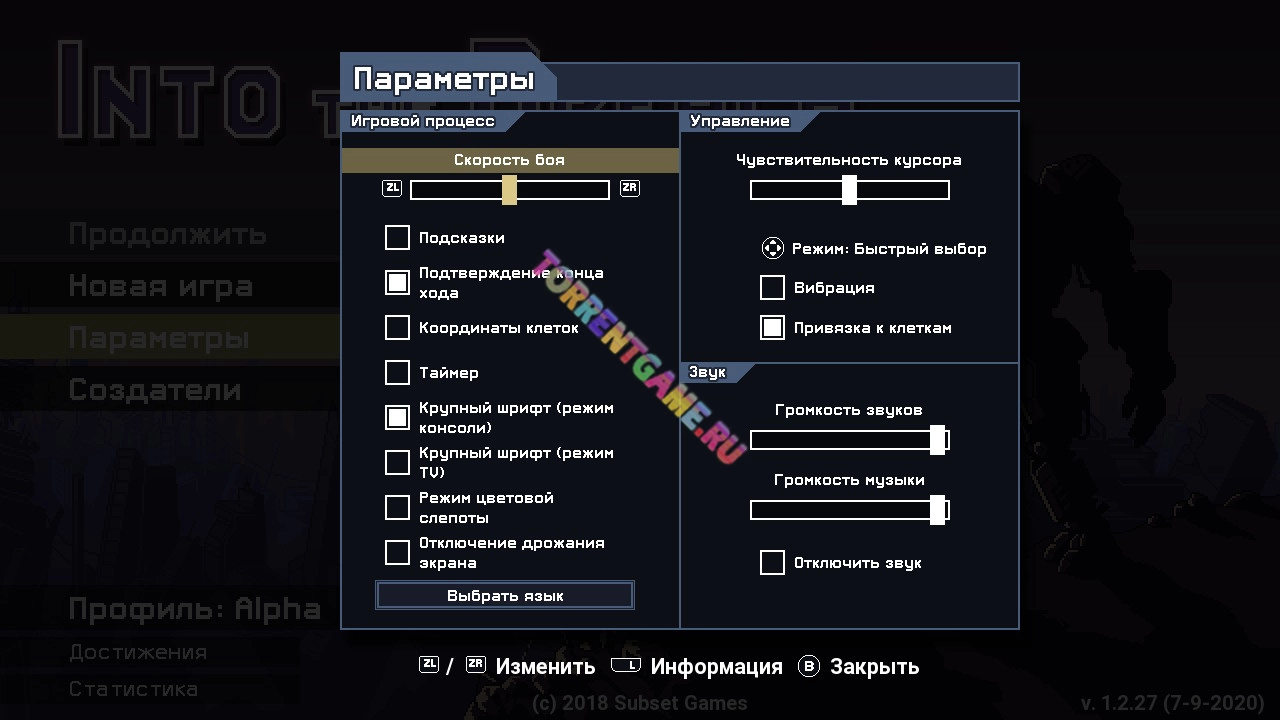The height and width of the screenshot is (720, 1280).
Task: Click the D-pad icon next to 'Режим: Быстрый выбор'
Action: [x=772, y=248]
